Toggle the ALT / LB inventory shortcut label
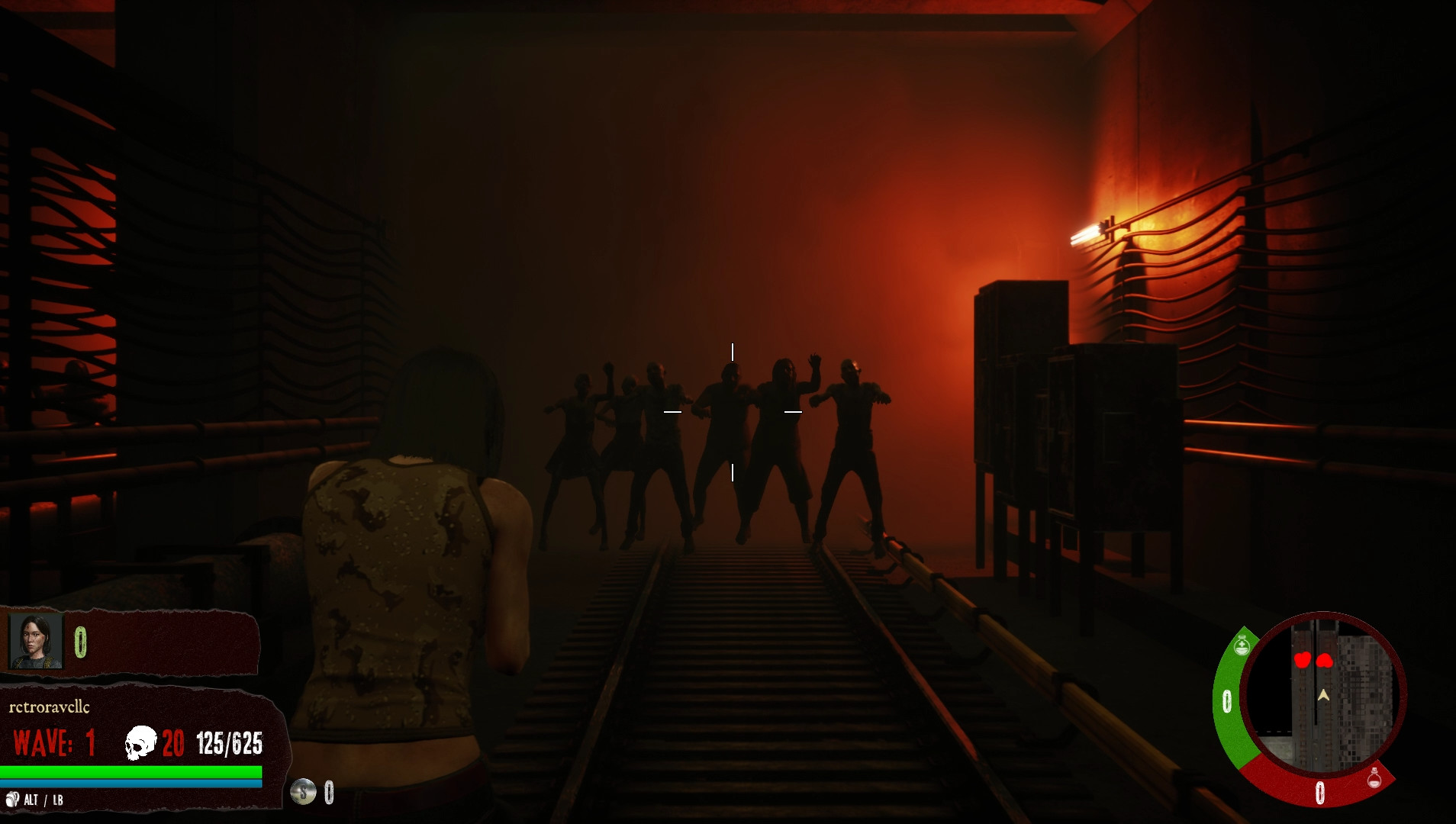Image resolution: width=1456 pixels, height=824 pixels. click(43, 801)
